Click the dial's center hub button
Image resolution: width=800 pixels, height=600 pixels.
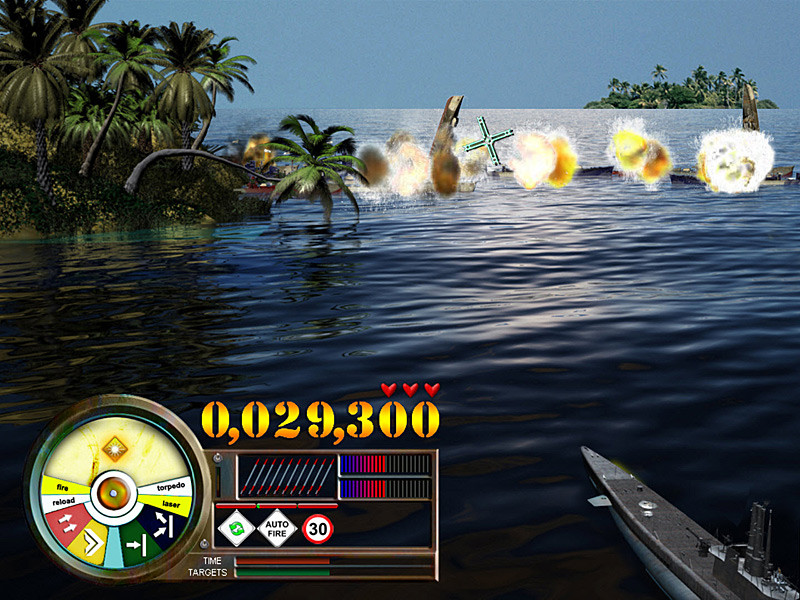click(x=111, y=494)
